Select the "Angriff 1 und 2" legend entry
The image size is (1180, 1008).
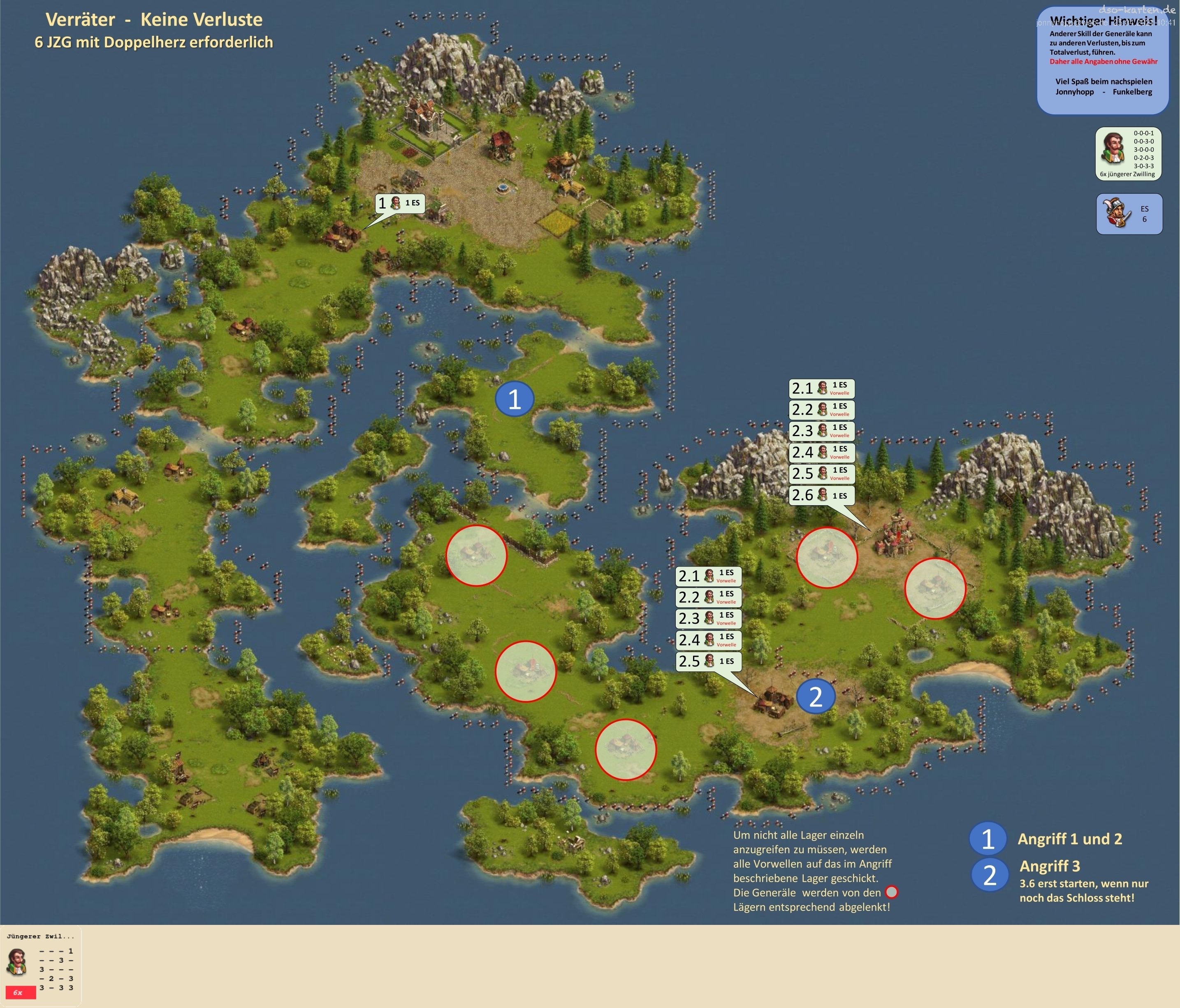click(1069, 839)
